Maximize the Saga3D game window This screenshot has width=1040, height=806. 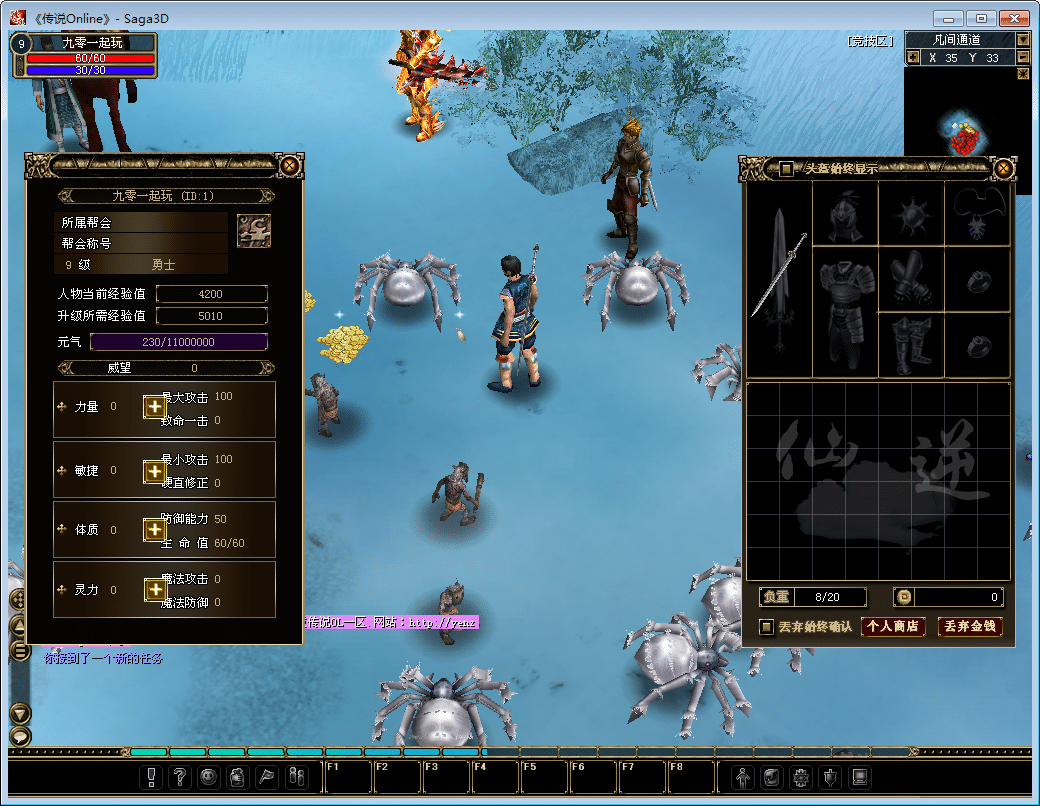tap(981, 18)
